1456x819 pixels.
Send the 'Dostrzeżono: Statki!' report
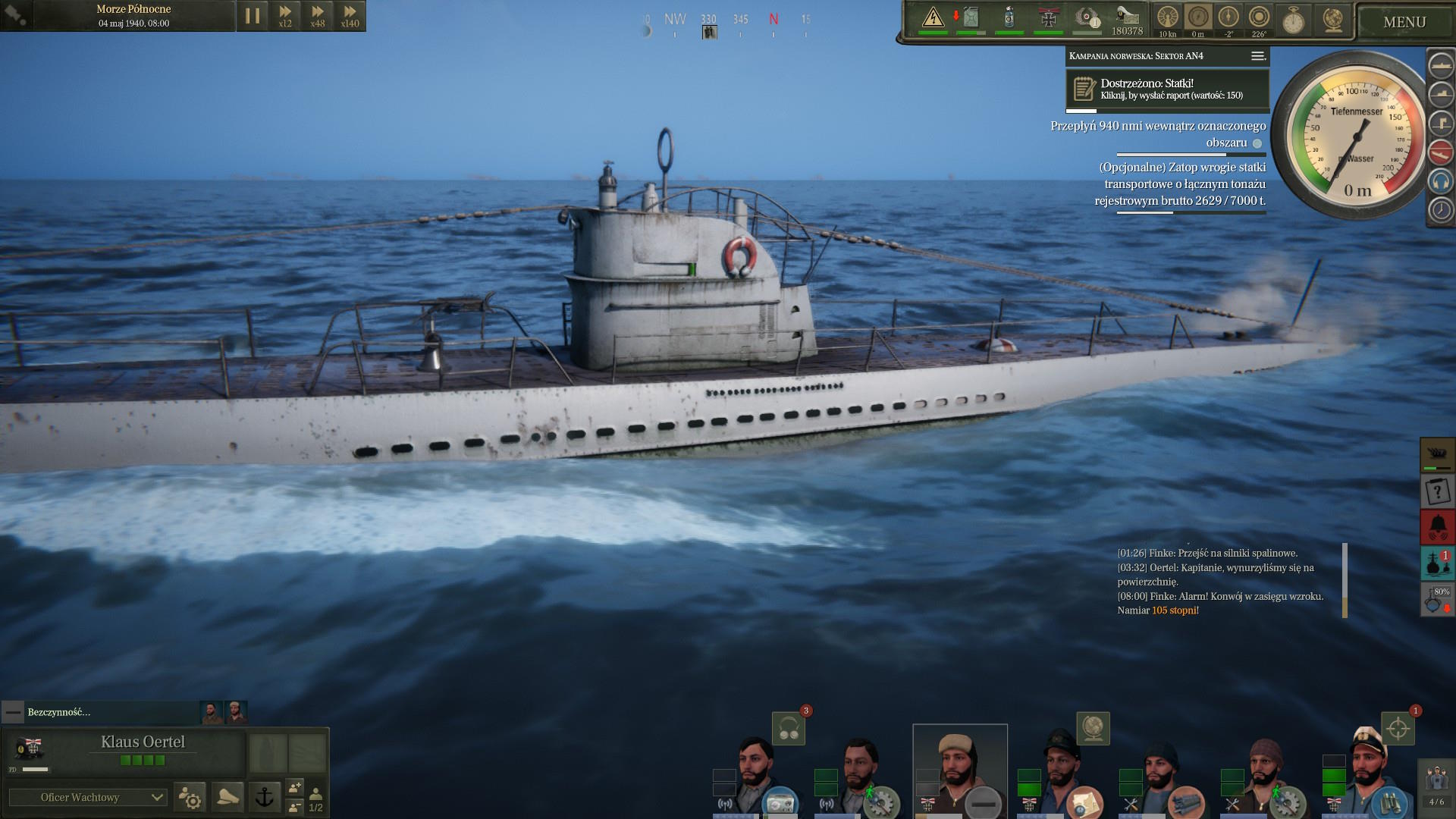click(x=1167, y=89)
